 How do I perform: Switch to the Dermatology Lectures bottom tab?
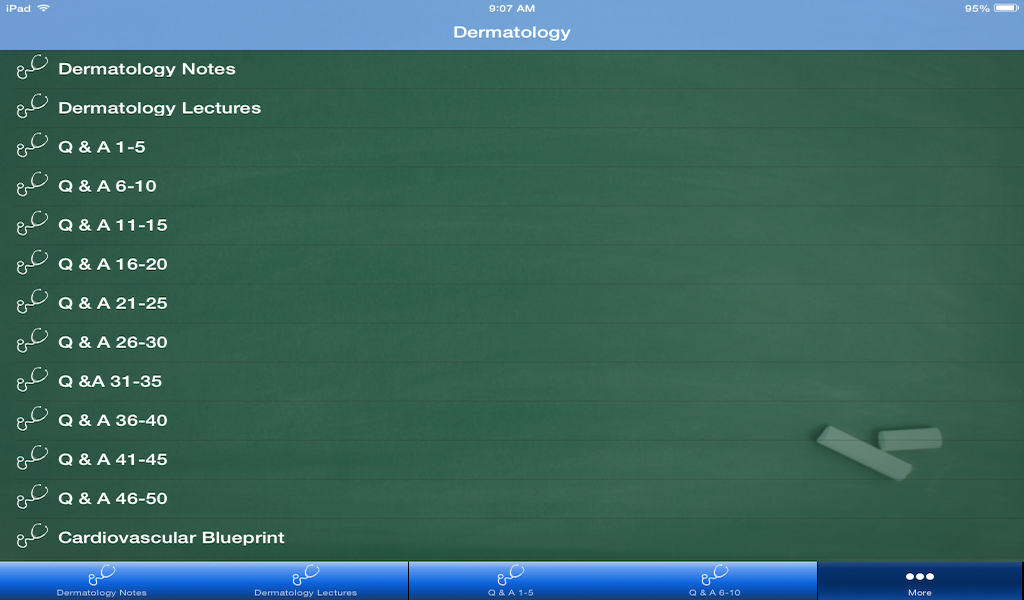tap(306, 581)
